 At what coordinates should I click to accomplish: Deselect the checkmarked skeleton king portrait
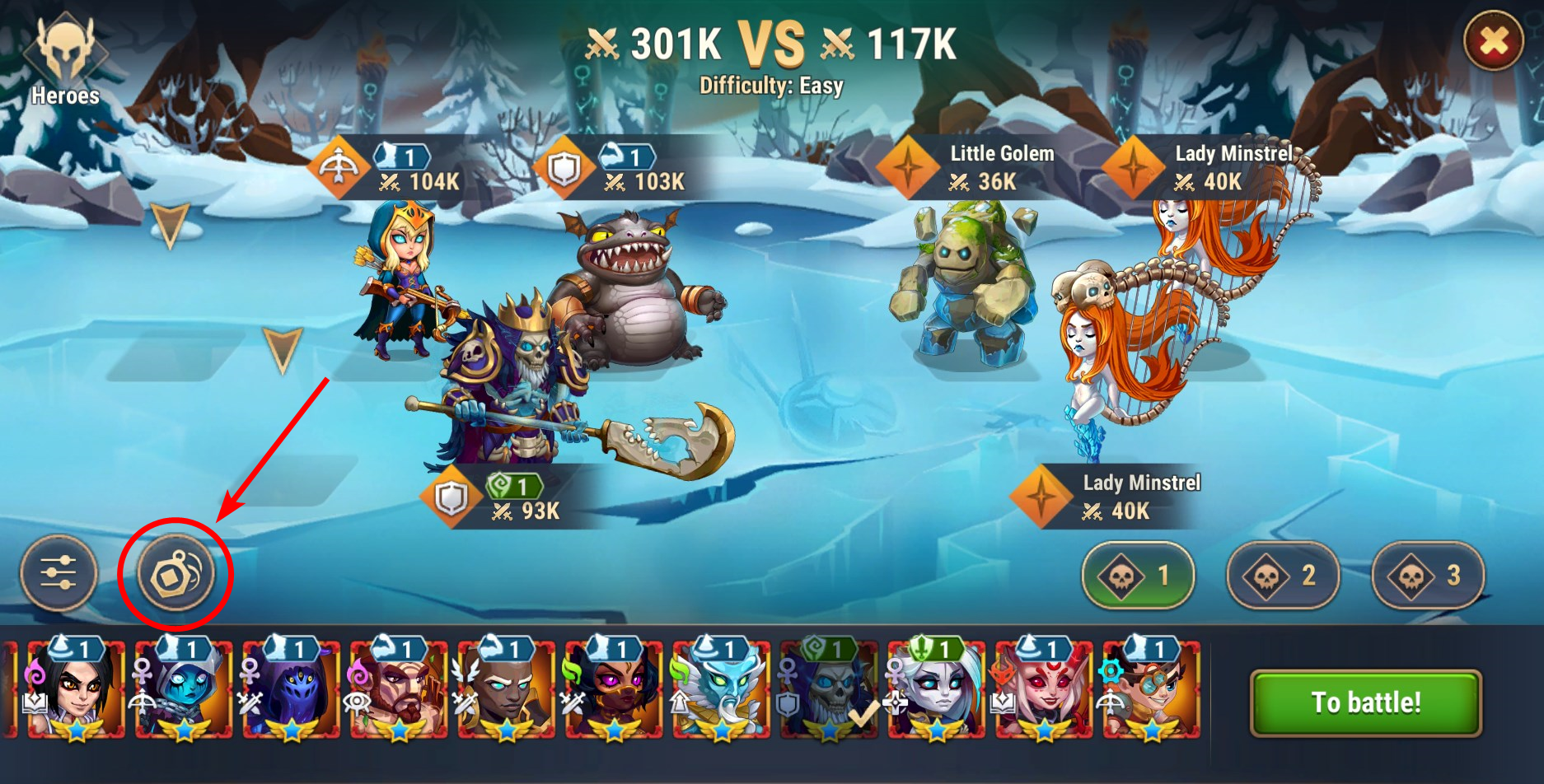point(829,692)
